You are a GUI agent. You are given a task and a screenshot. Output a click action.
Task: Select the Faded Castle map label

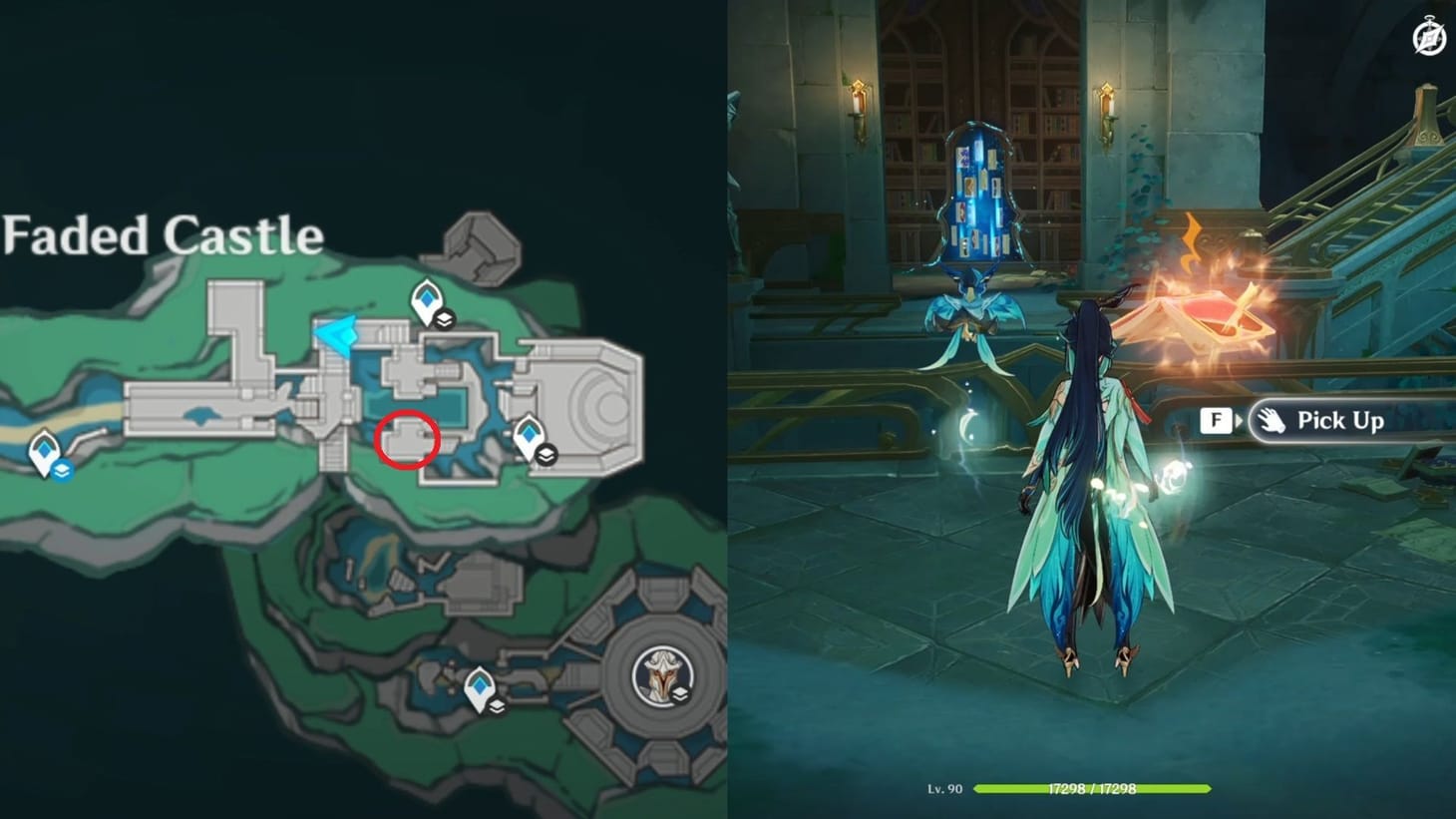(x=163, y=236)
